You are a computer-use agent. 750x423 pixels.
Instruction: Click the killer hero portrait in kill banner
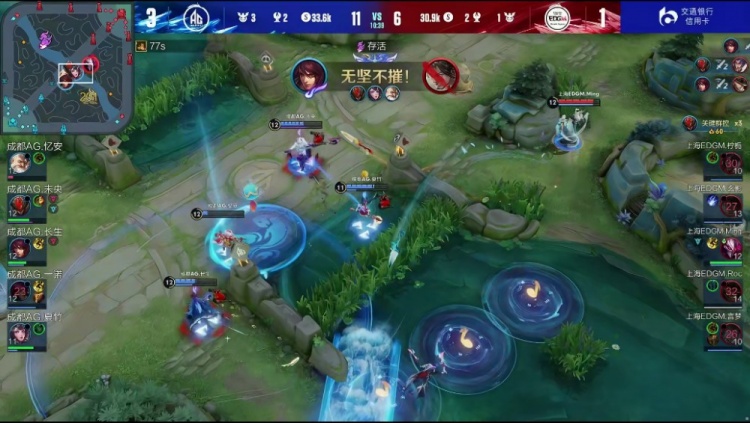[x=308, y=75]
